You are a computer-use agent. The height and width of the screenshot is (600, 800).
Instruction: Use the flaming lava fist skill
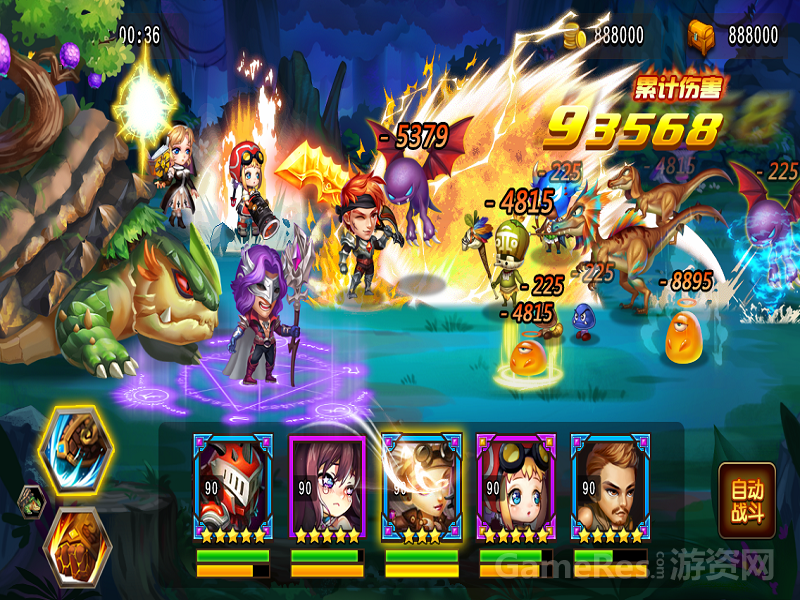pyautogui.click(x=76, y=545)
